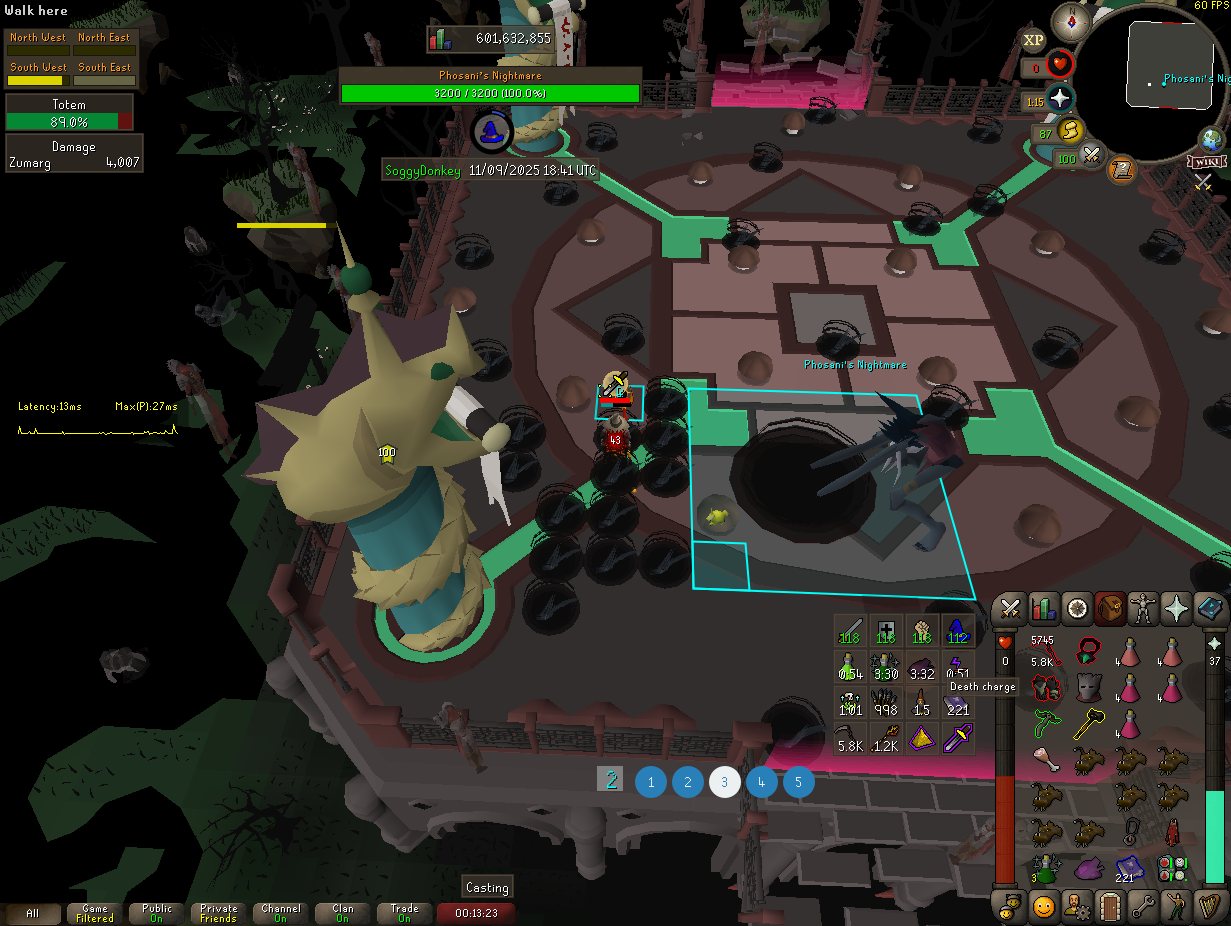This screenshot has height=926, width=1231.
Task: Activate the special attack orb
Action: (1093, 156)
